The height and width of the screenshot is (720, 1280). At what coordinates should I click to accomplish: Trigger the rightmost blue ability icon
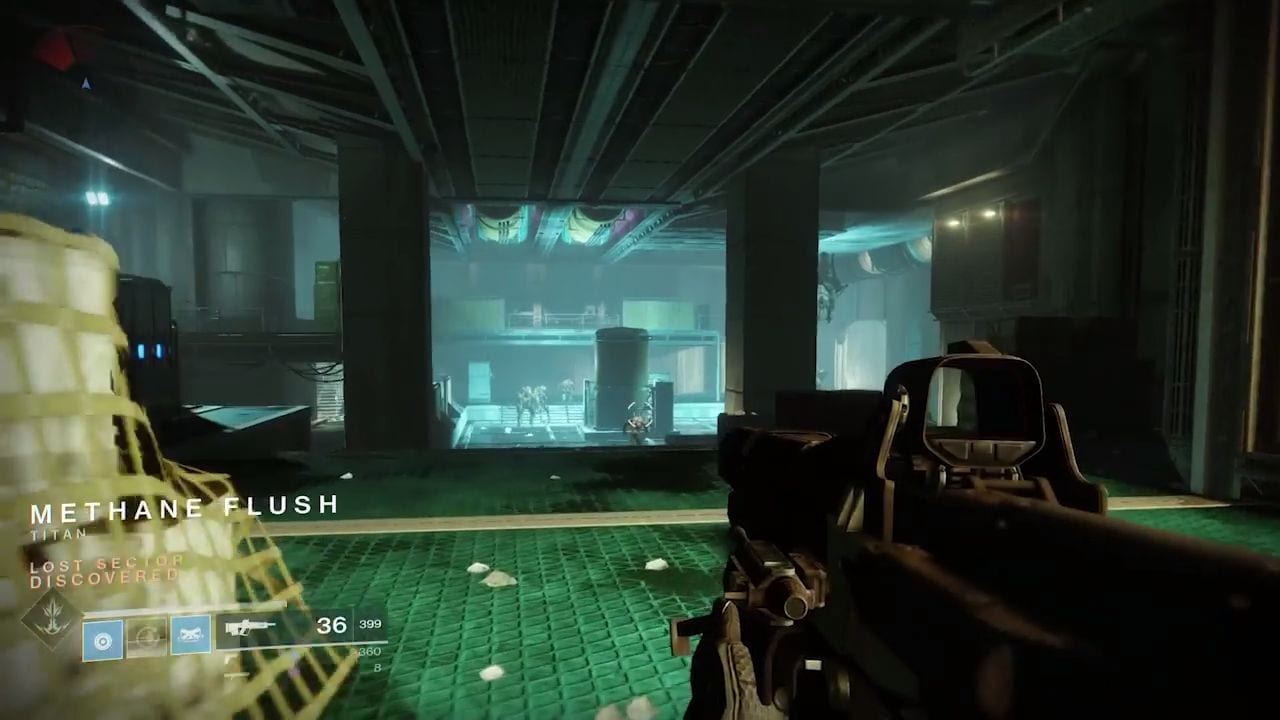190,636
